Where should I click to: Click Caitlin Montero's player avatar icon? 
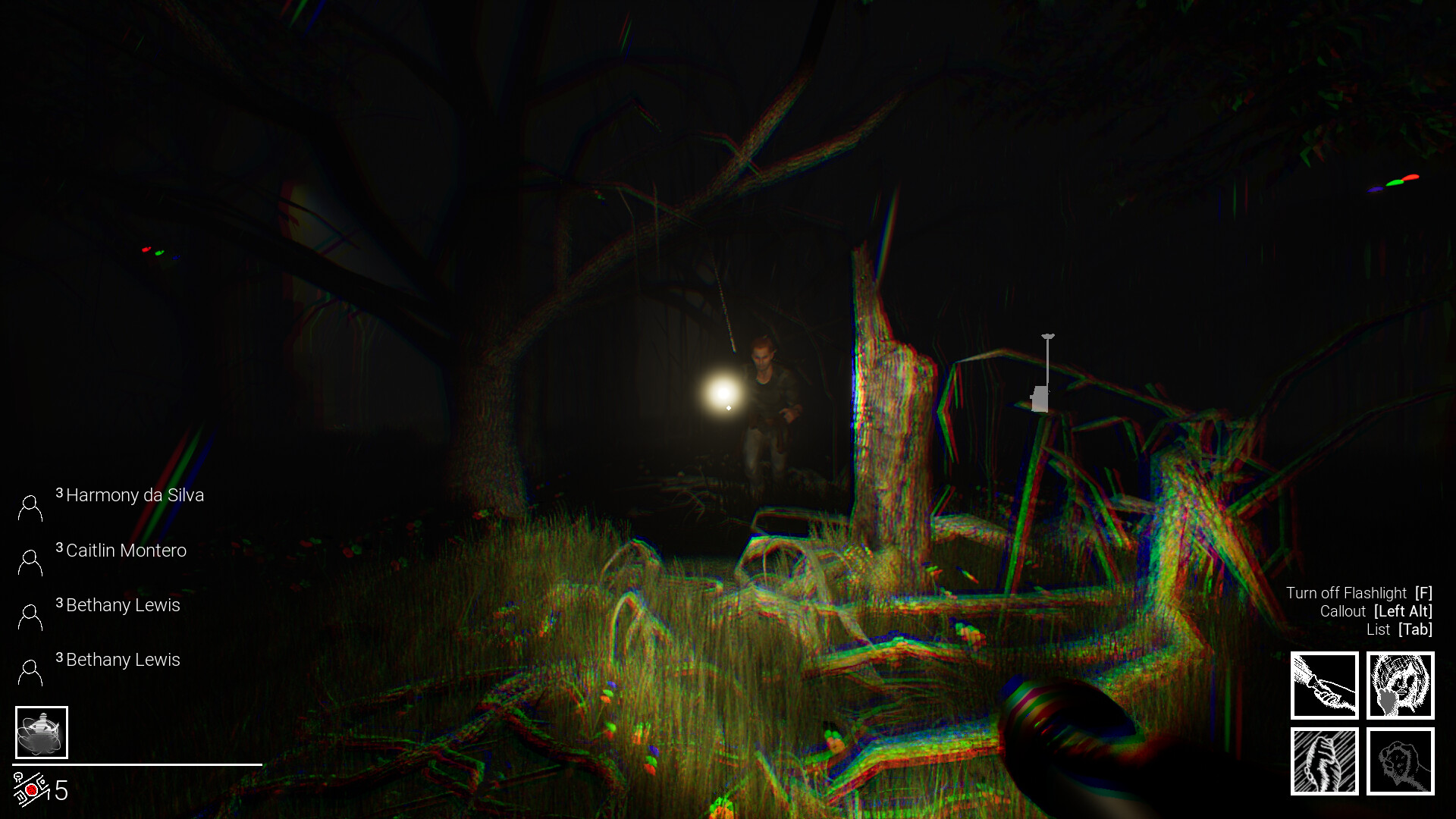click(30, 560)
